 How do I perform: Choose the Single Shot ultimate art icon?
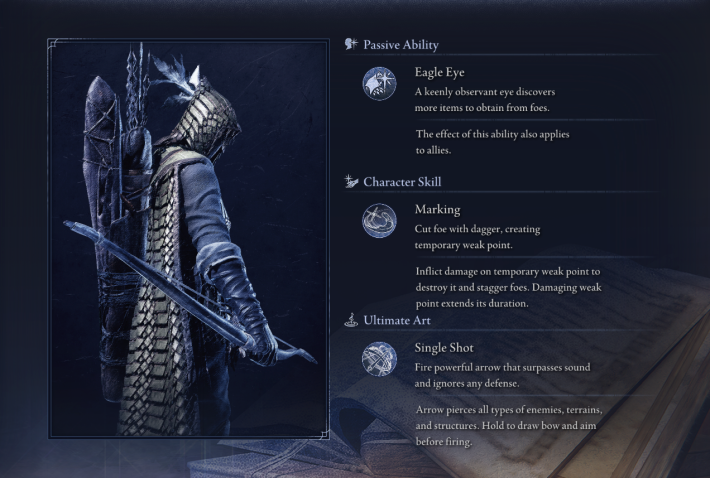pos(379,358)
